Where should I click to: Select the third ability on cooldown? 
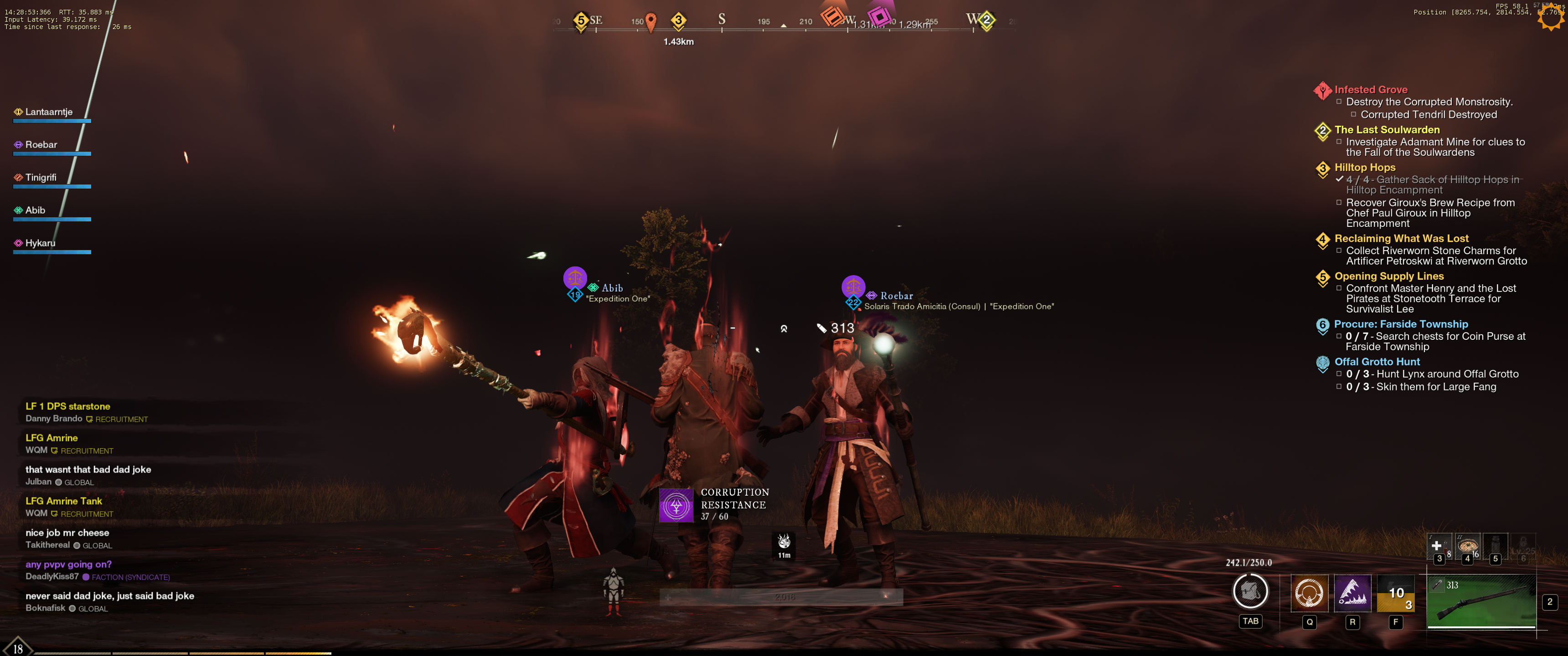1395,593
